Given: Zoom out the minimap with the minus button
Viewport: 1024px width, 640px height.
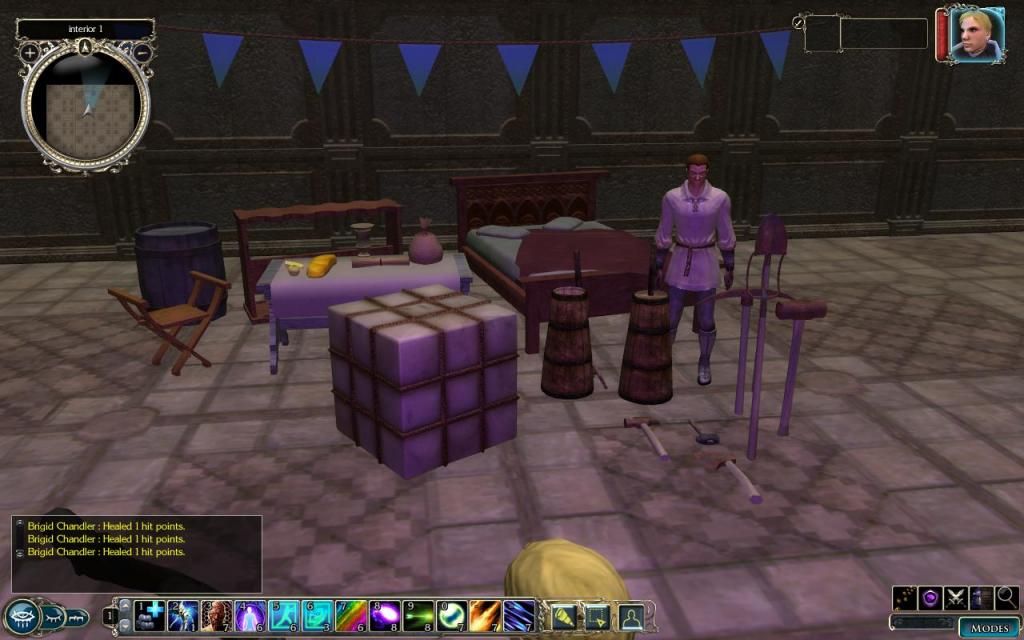Looking at the screenshot, I should point(142,51).
